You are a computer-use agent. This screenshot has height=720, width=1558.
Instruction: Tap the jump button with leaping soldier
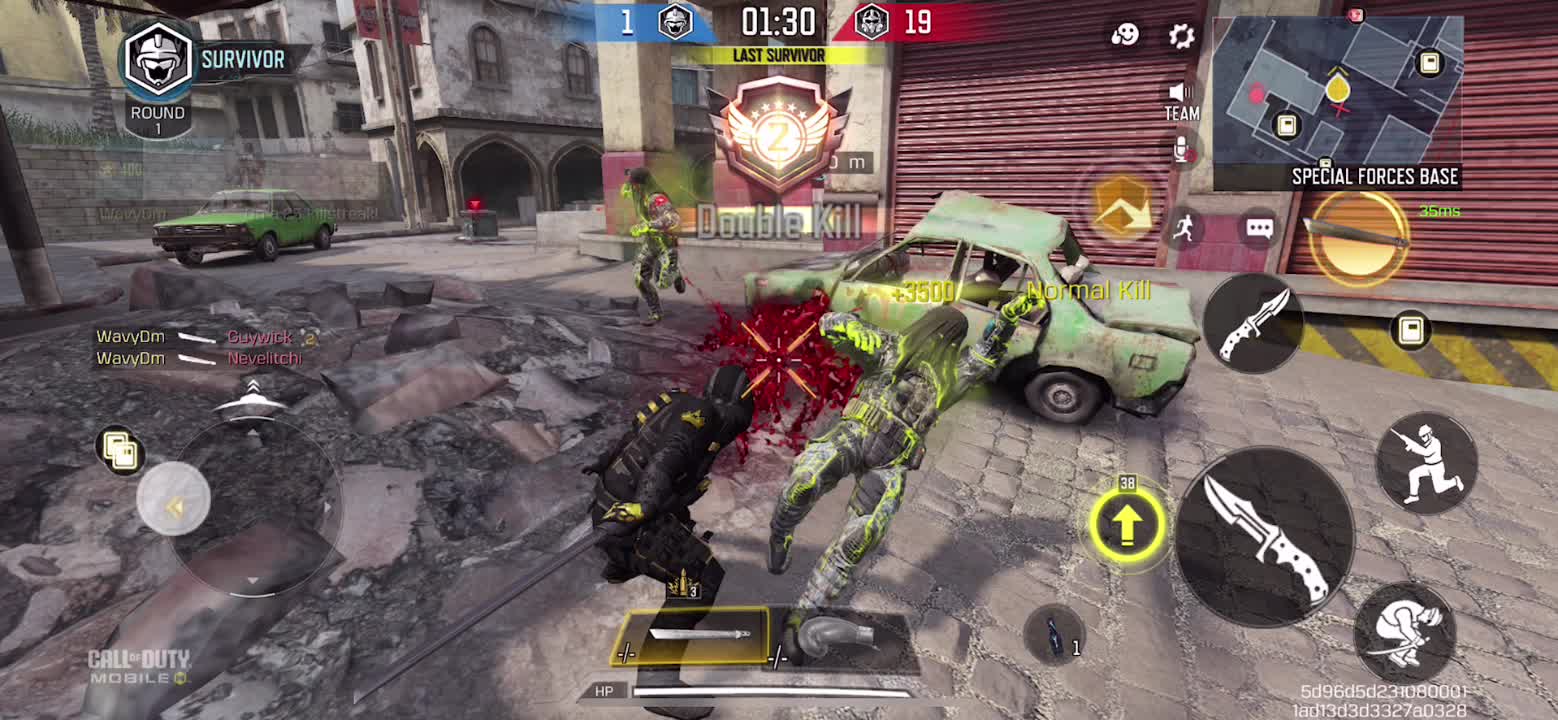[x=1426, y=464]
